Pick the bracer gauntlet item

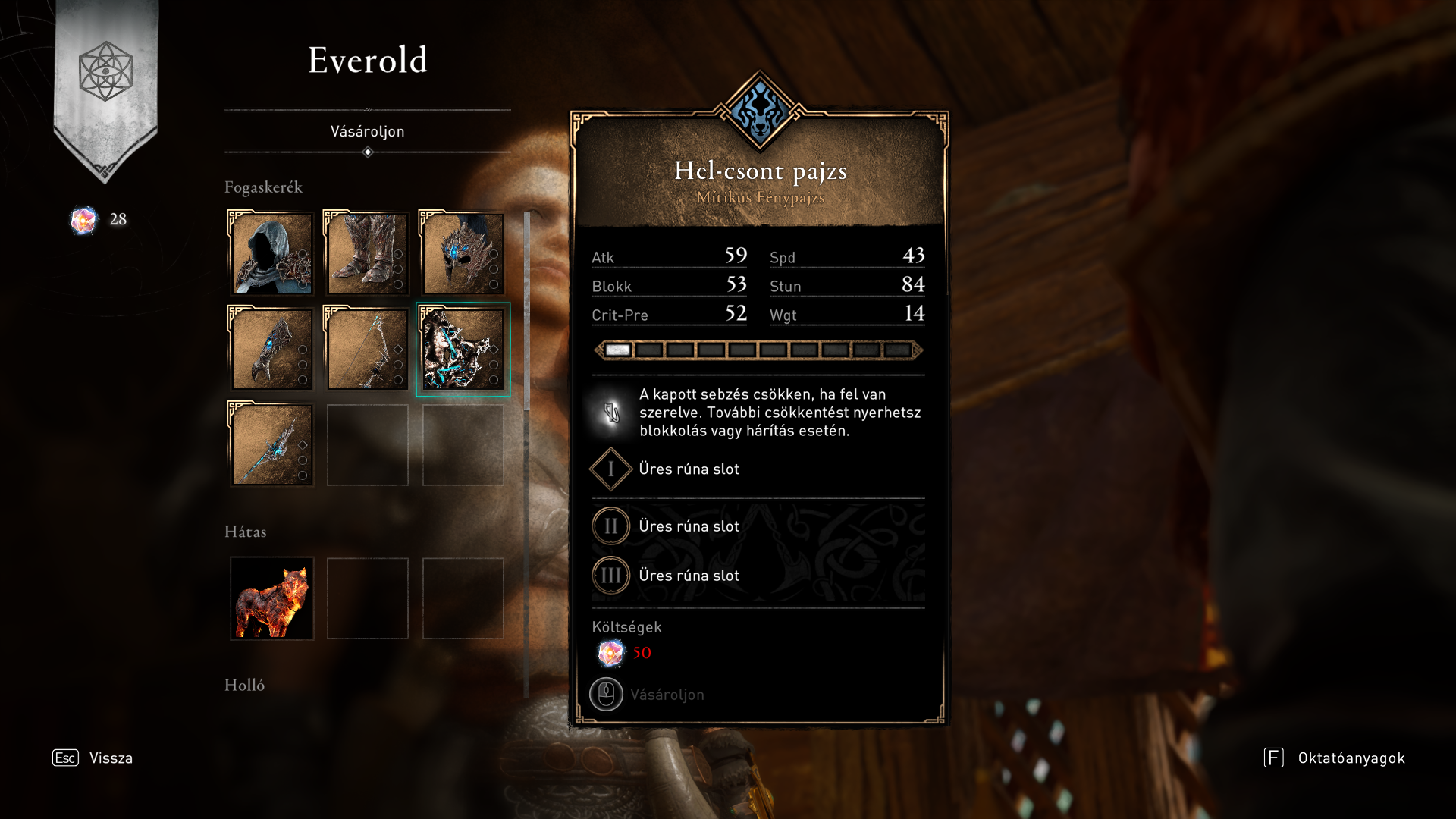point(271,349)
